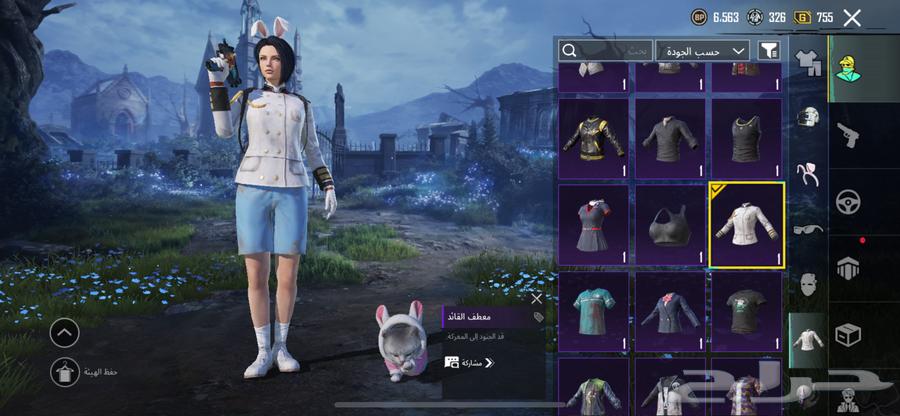Select the black tank top with necklace
This screenshot has width=900, height=416.
[746, 139]
